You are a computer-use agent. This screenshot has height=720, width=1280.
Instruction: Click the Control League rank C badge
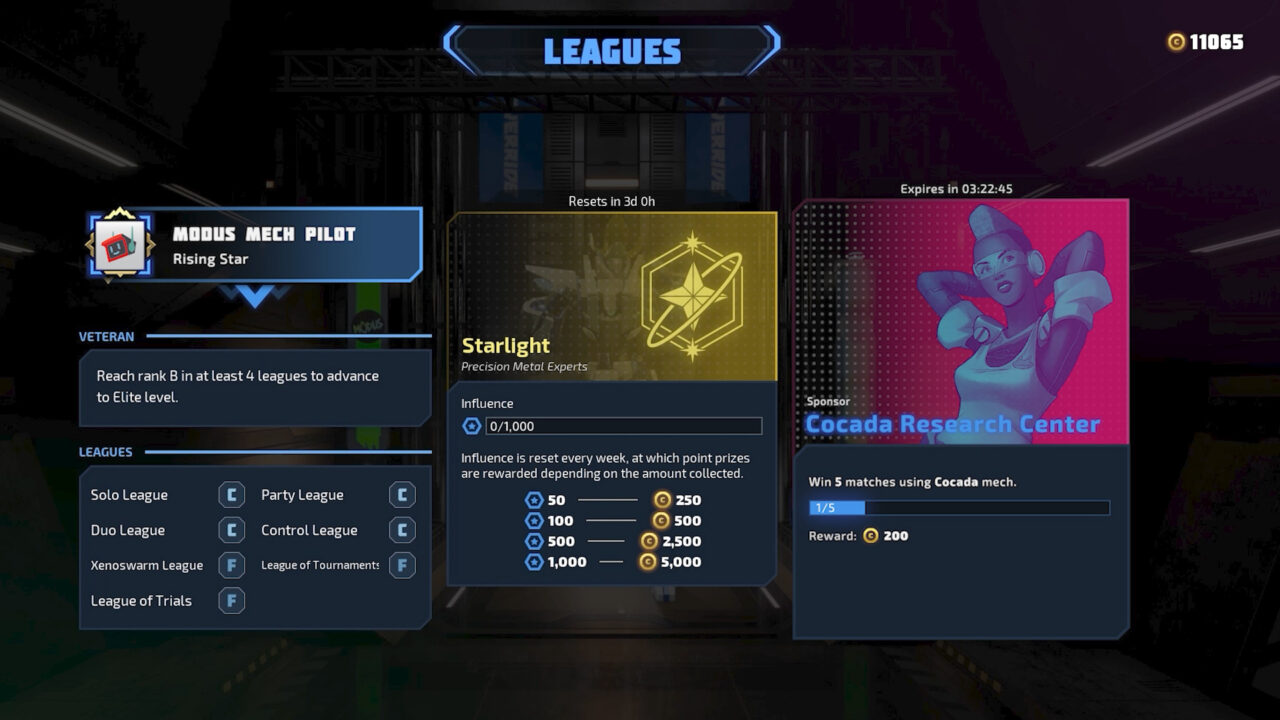[402, 530]
